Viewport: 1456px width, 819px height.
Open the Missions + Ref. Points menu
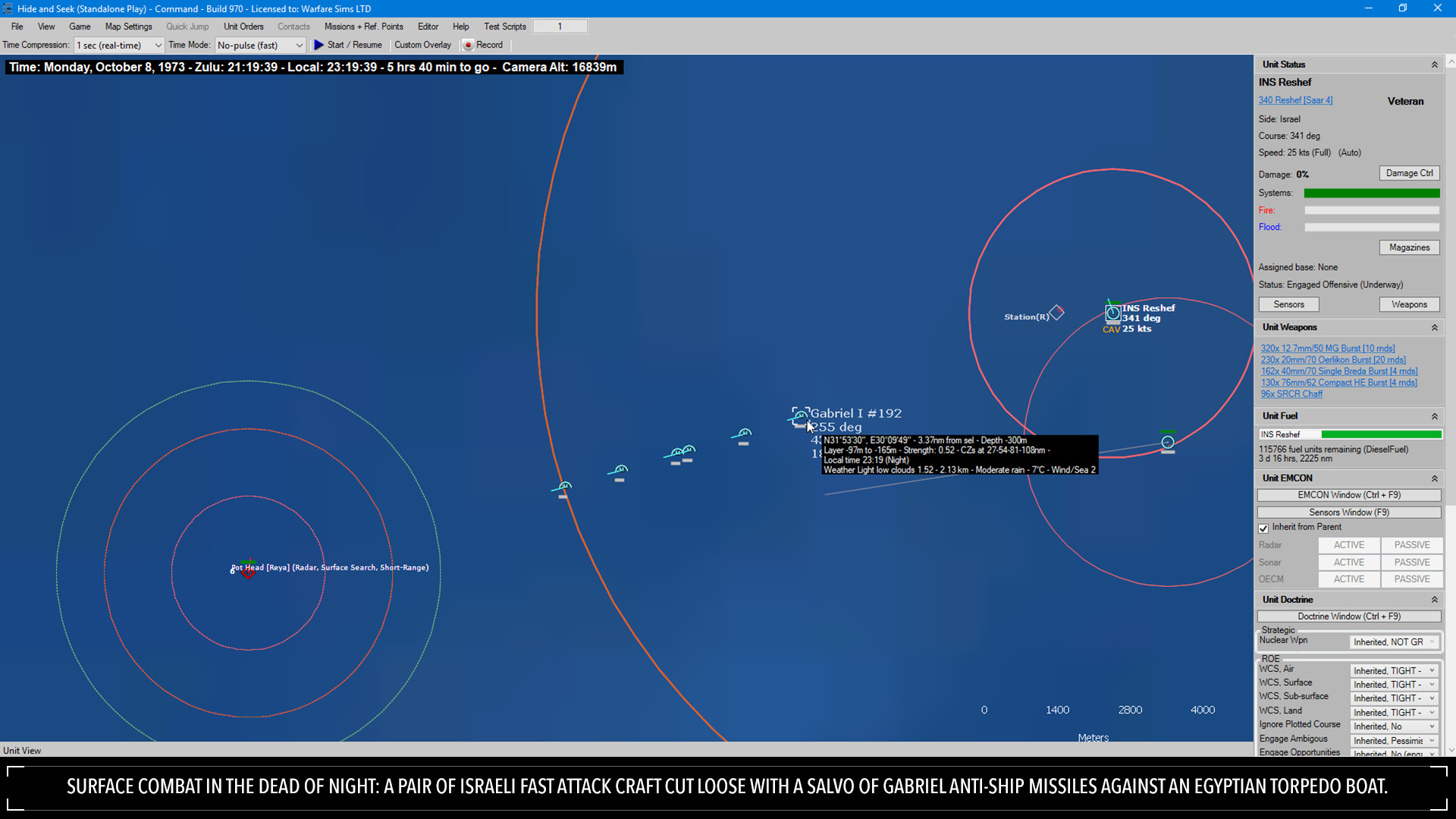click(364, 26)
